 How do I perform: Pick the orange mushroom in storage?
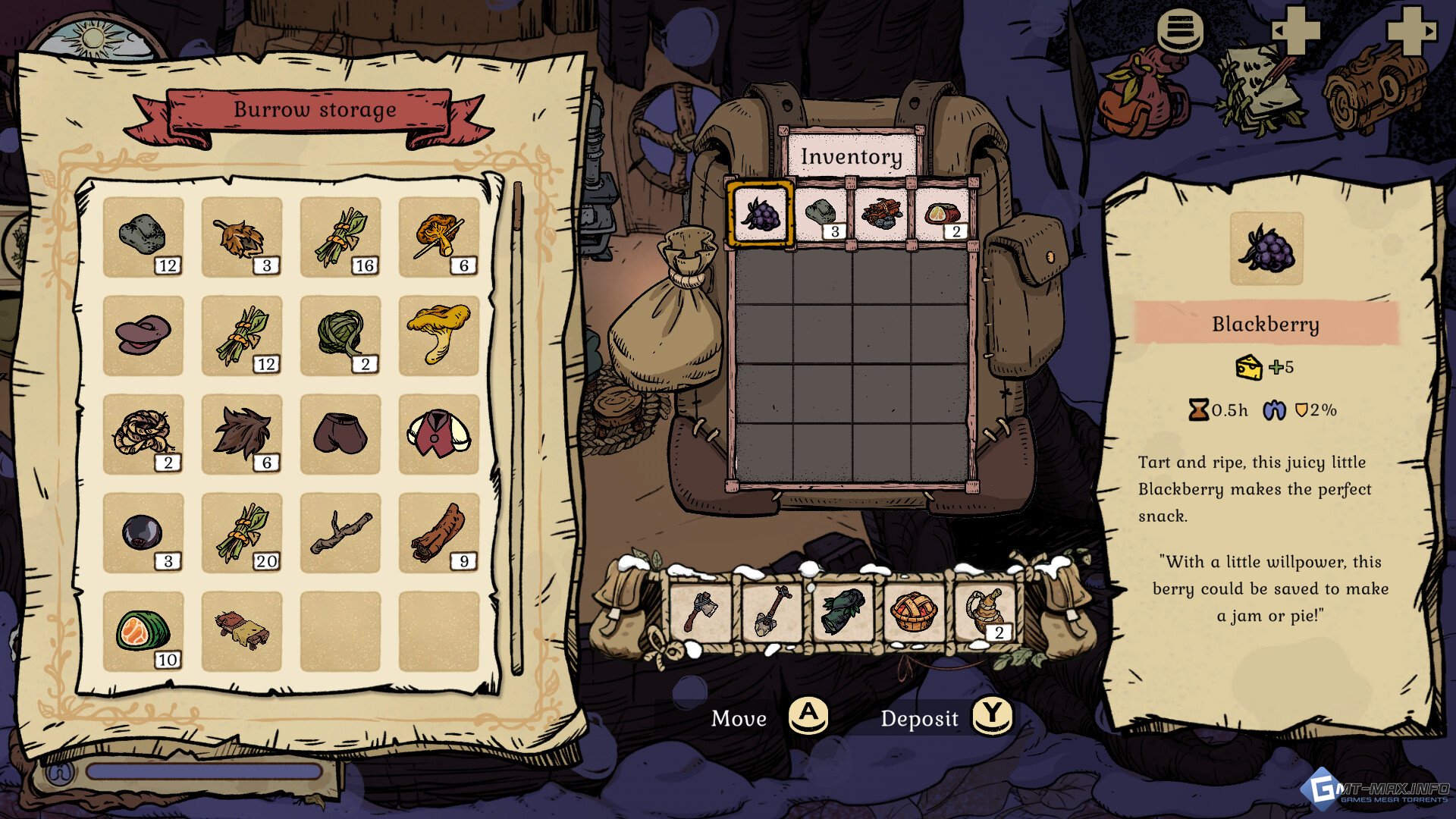(x=438, y=237)
